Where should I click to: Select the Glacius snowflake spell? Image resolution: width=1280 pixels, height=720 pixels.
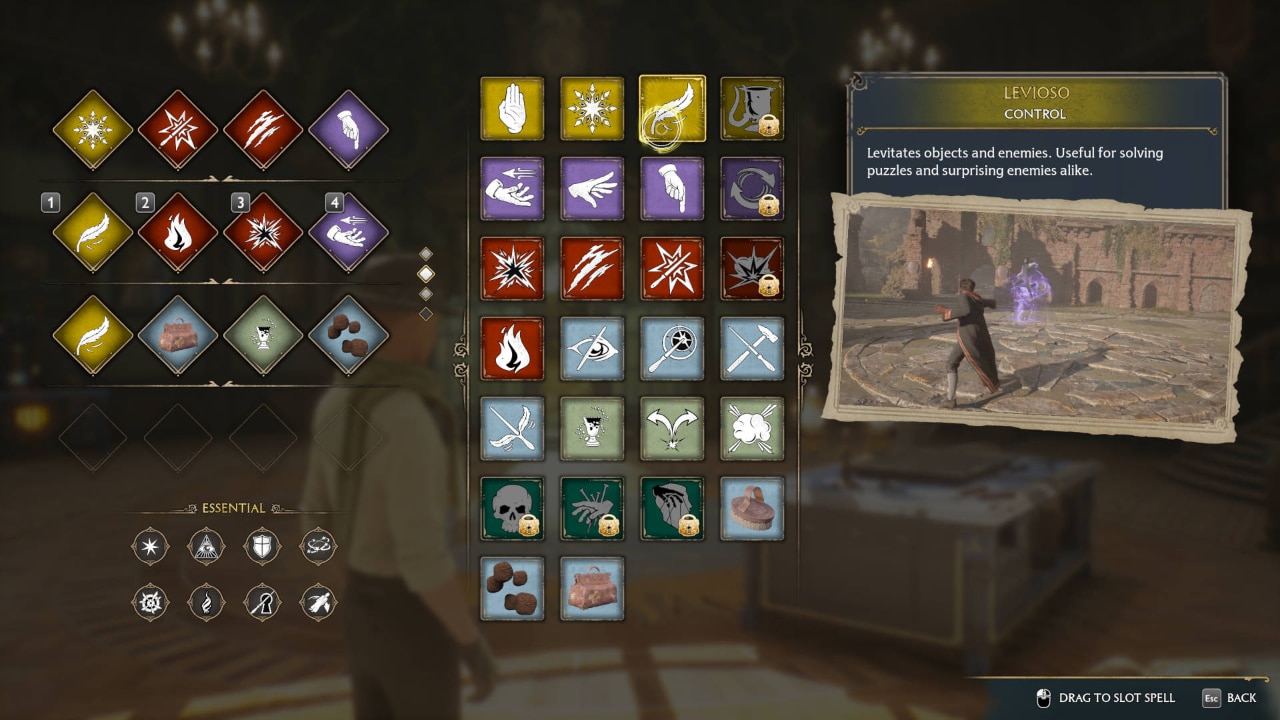point(592,108)
